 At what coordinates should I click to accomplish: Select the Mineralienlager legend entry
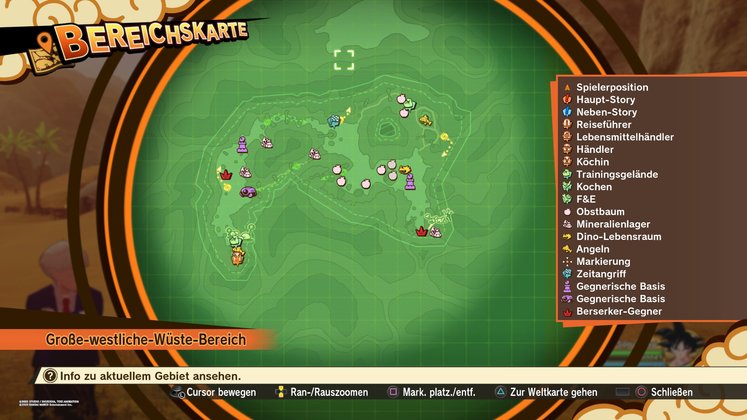click(613, 224)
